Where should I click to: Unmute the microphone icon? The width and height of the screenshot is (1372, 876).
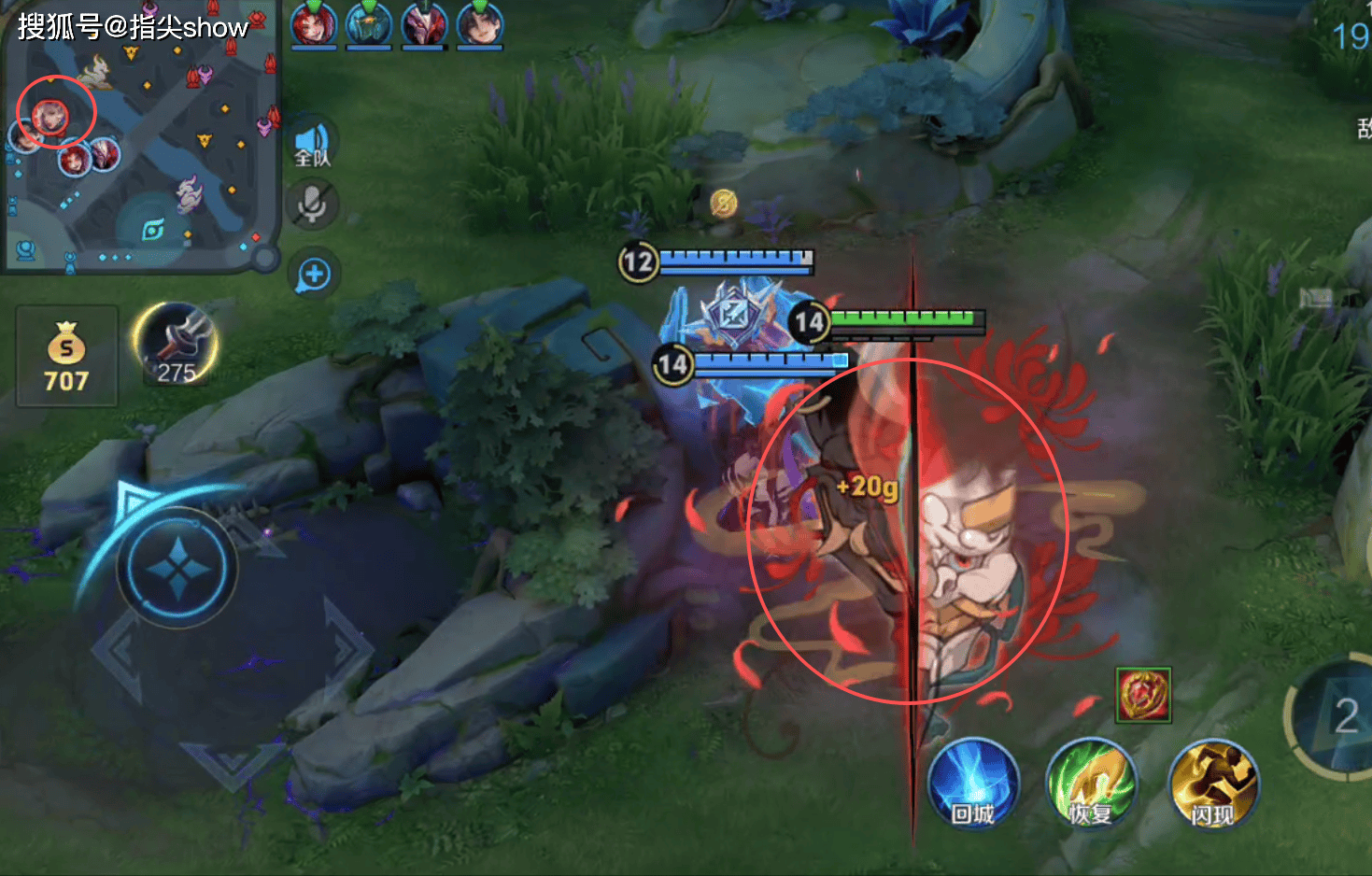[x=313, y=205]
